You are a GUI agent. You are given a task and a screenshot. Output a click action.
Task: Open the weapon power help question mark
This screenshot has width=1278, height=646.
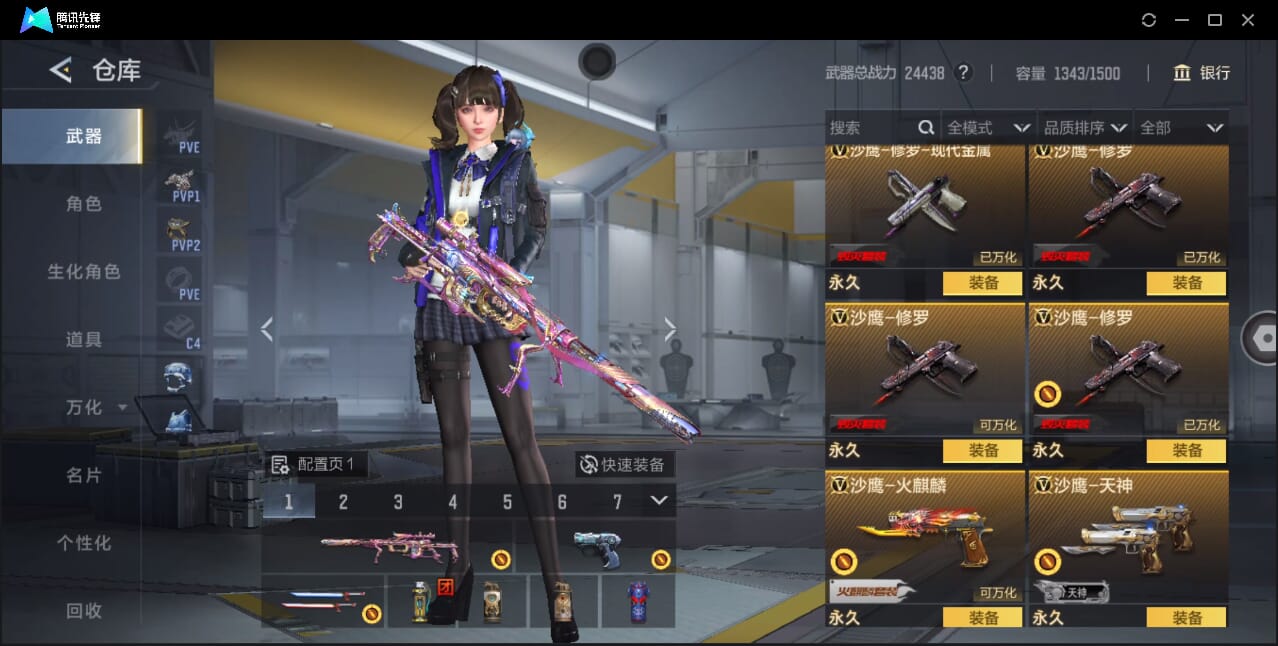pyautogui.click(x=963, y=73)
